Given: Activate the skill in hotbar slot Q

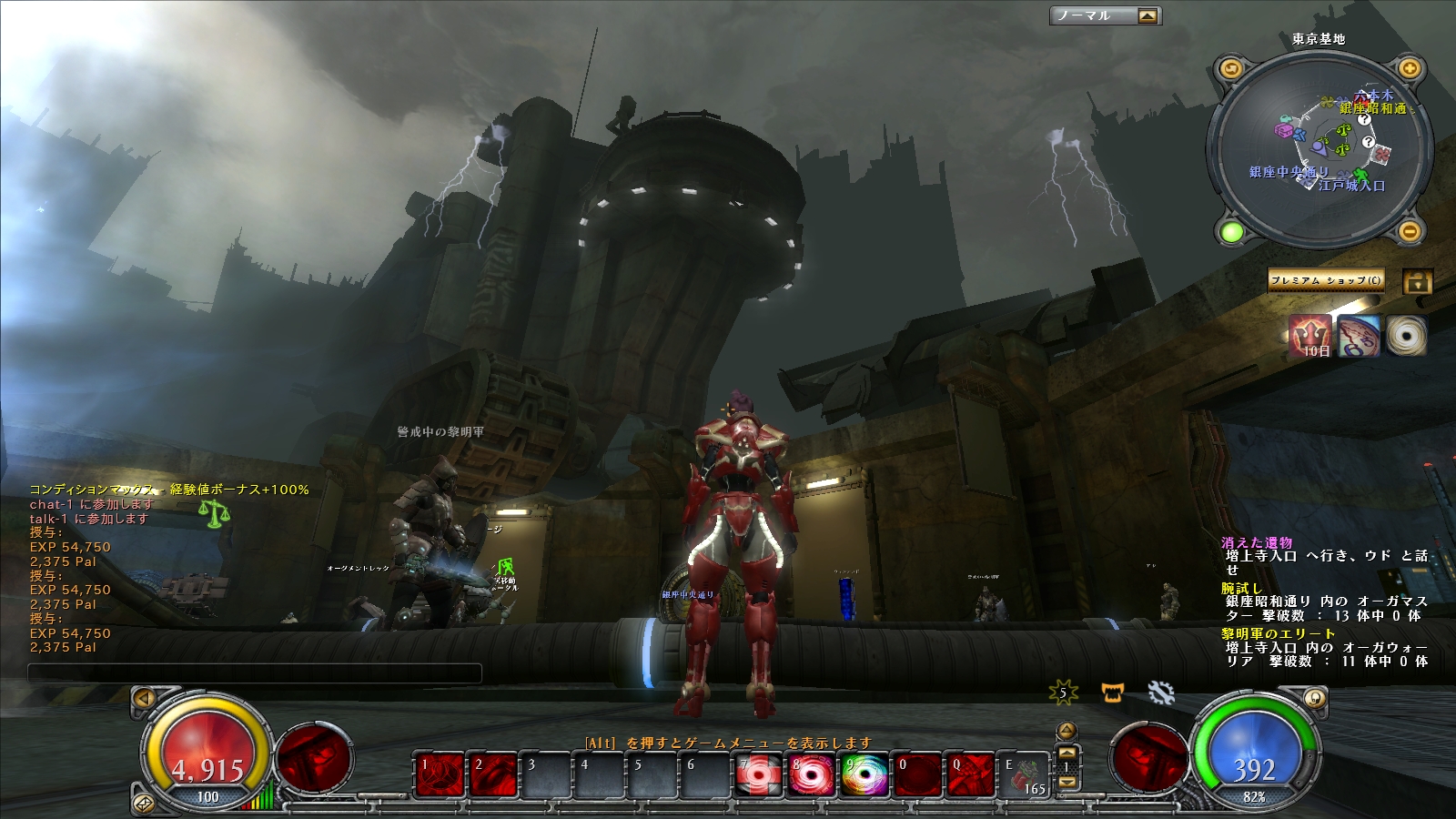Looking at the screenshot, I should pyautogui.click(x=971, y=774).
